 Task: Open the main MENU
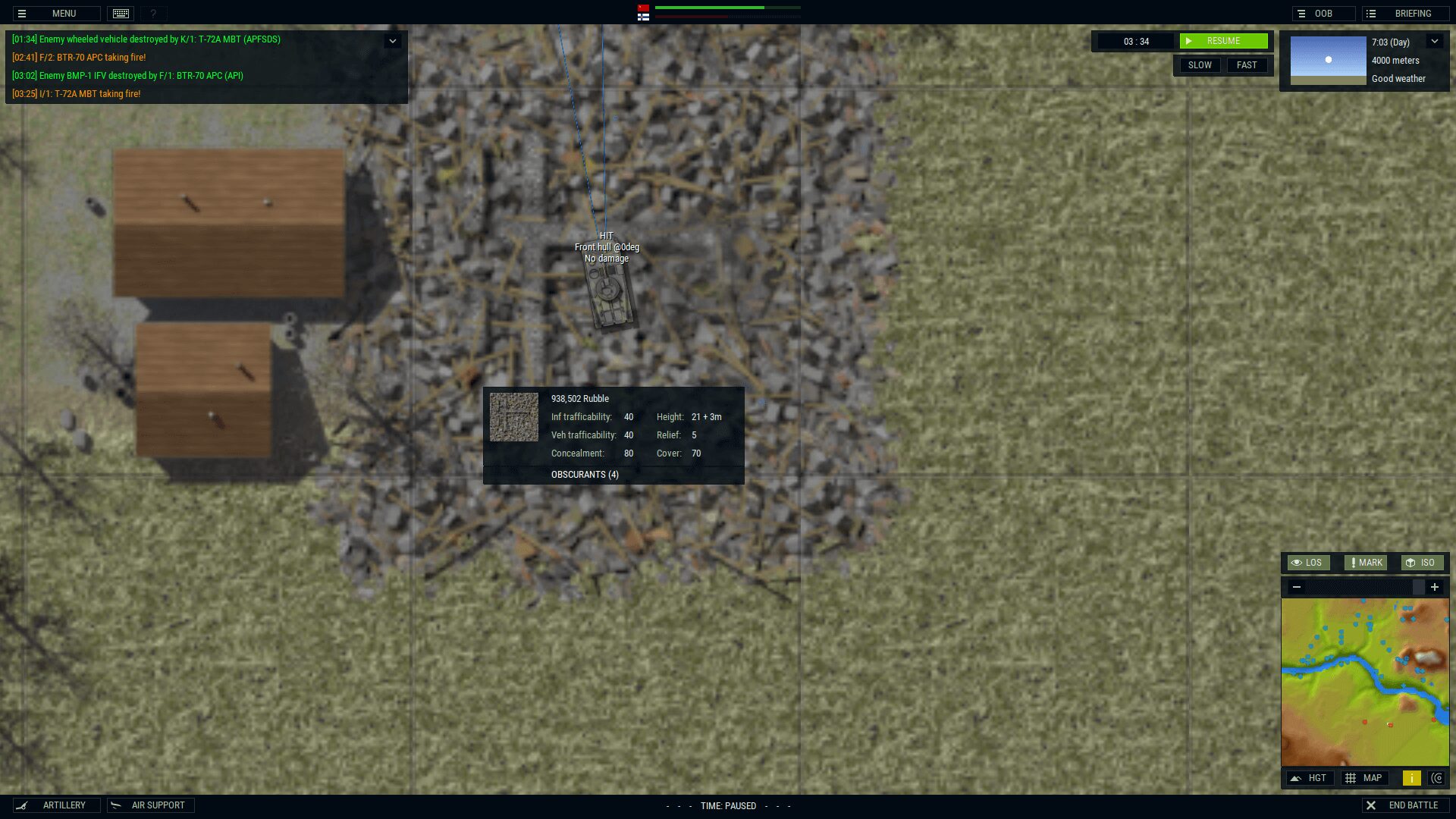point(56,14)
